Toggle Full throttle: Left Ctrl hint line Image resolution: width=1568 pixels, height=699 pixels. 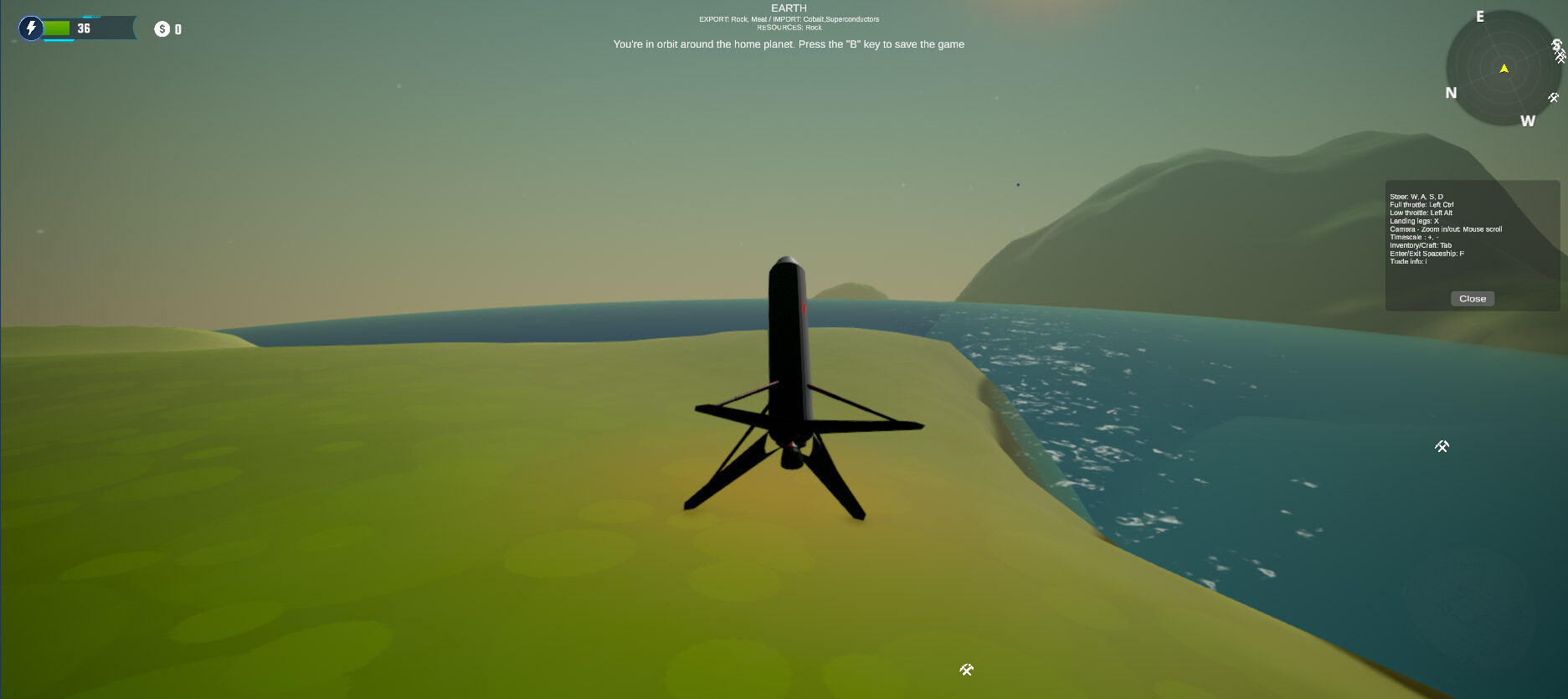(1421, 204)
